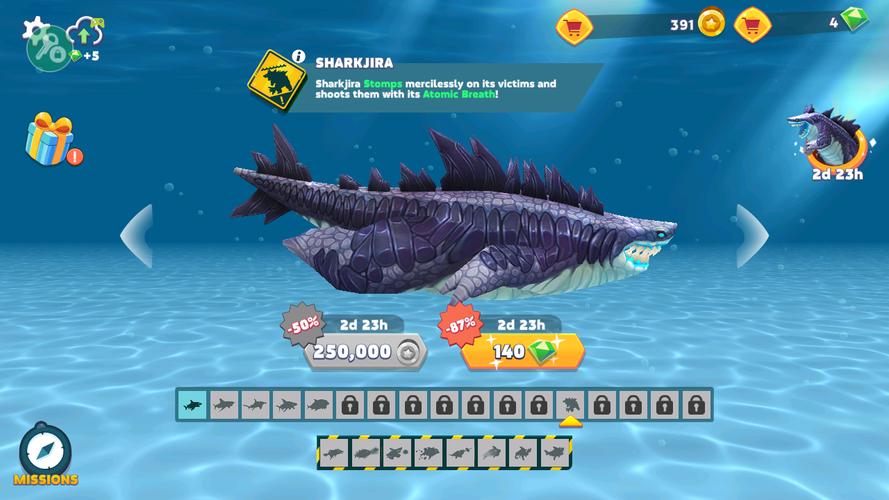The image size is (889, 500).
Task: Buy Sharkjira for 140 gems
Action: click(x=522, y=351)
